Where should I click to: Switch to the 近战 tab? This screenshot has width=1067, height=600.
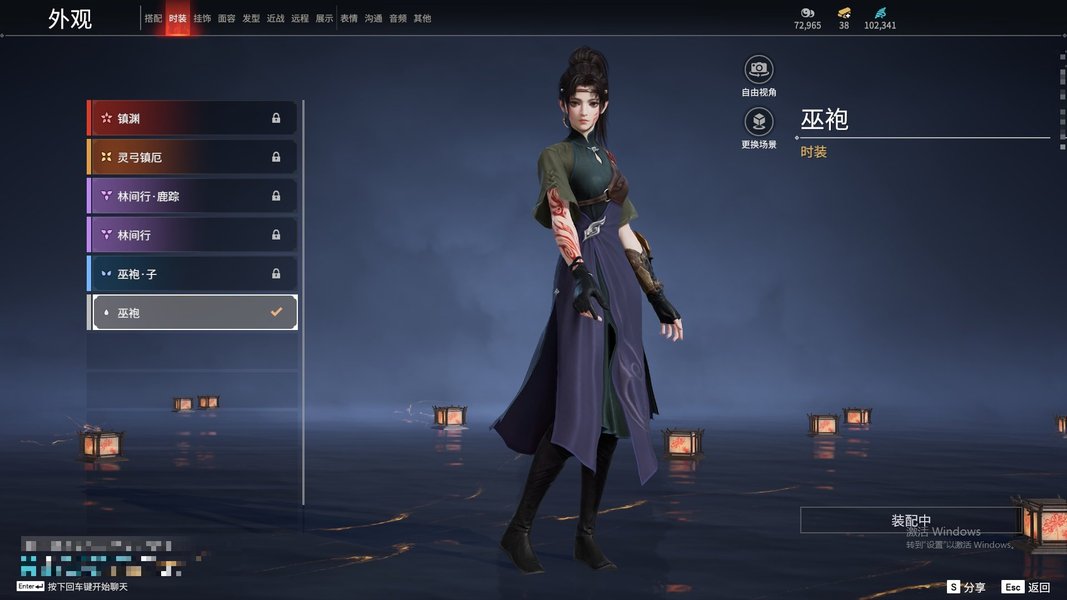point(275,19)
